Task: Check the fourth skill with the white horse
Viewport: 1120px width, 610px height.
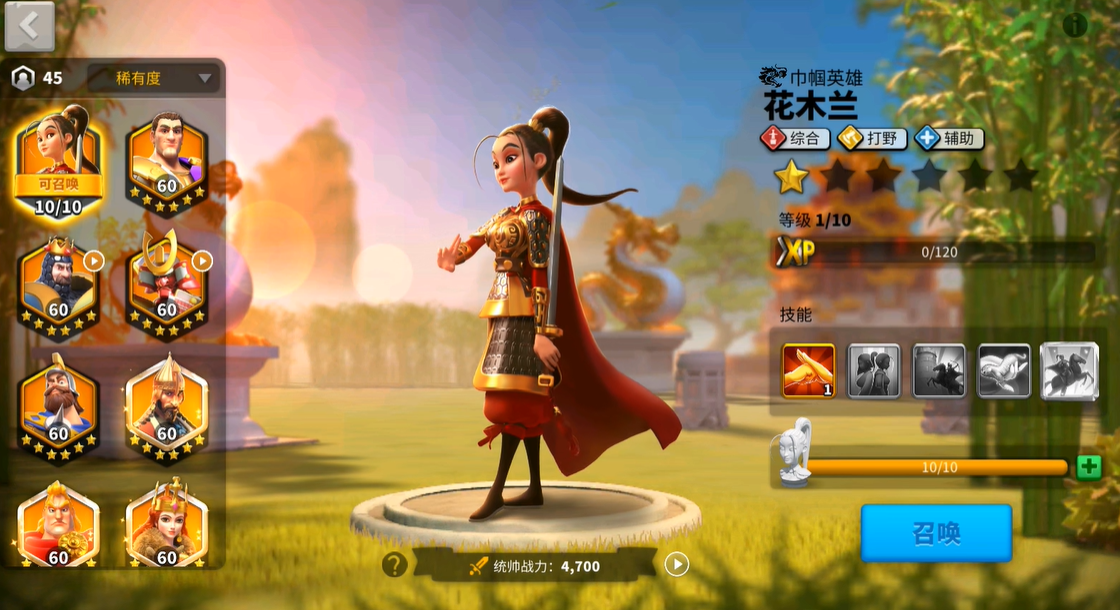Action: pyautogui.click(x=1003, y=370)
